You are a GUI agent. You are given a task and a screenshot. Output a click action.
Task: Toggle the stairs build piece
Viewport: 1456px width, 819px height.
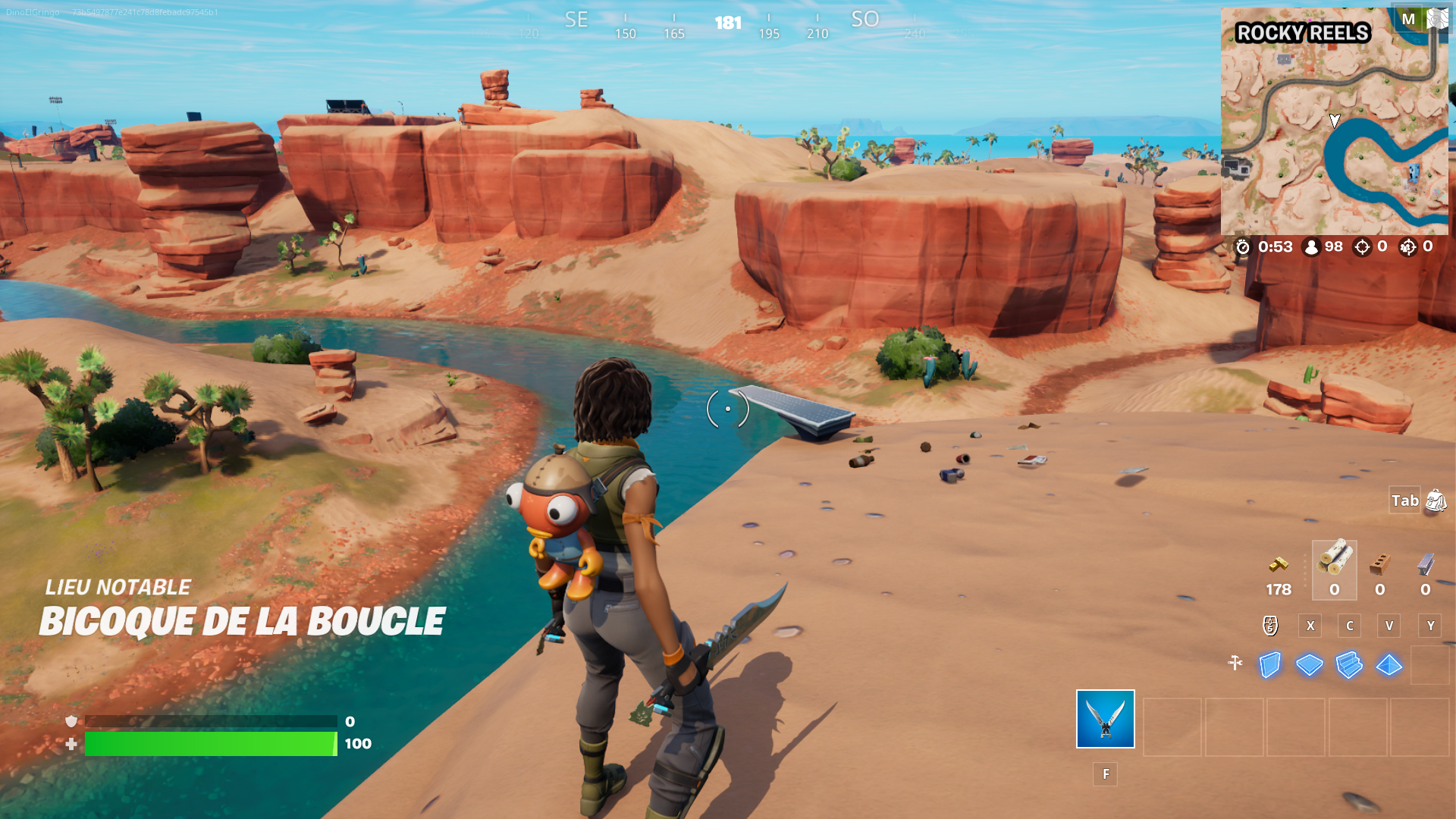1348,664
